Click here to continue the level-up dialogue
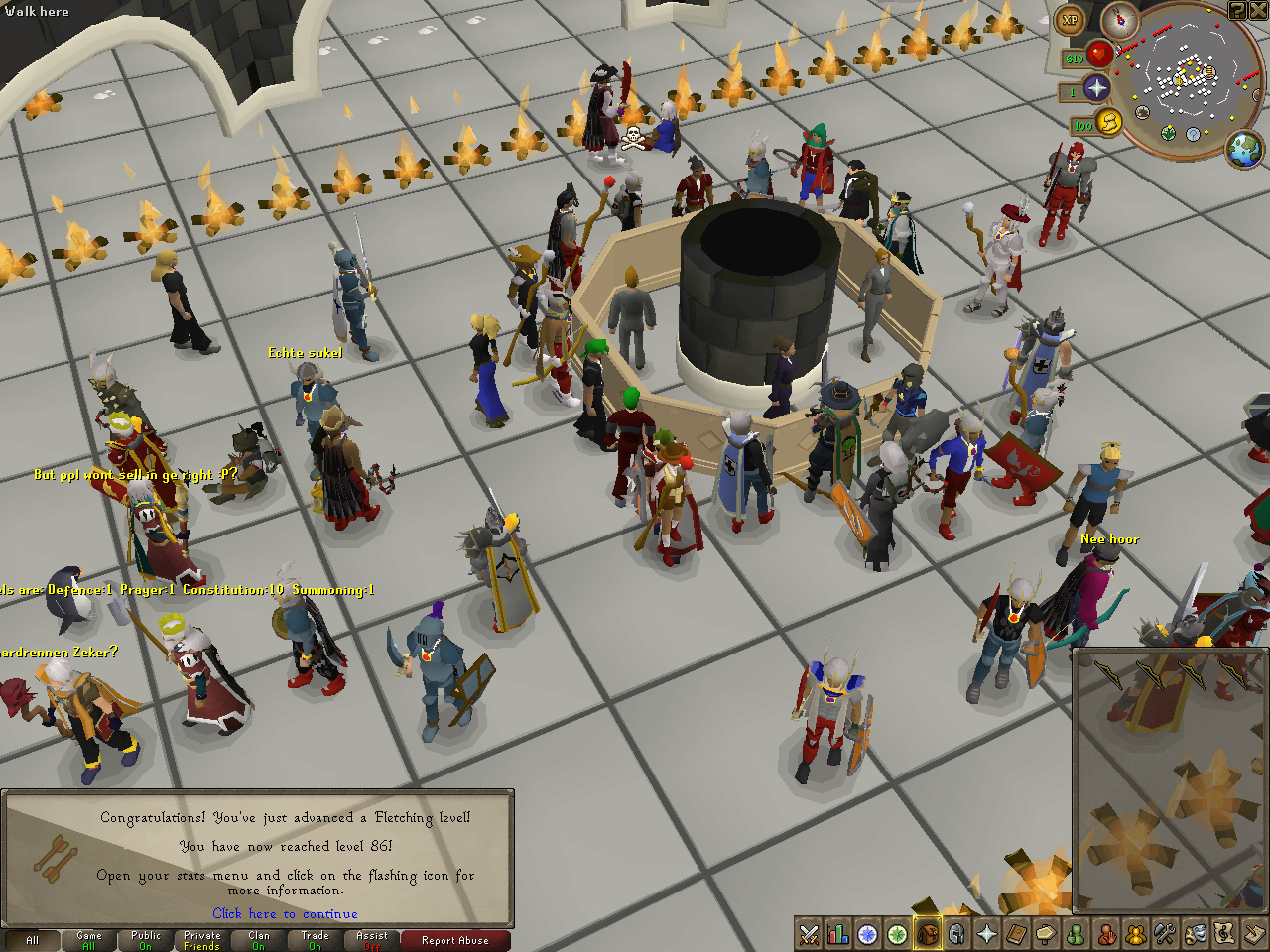1270x952 pixels. pos(285,913)
